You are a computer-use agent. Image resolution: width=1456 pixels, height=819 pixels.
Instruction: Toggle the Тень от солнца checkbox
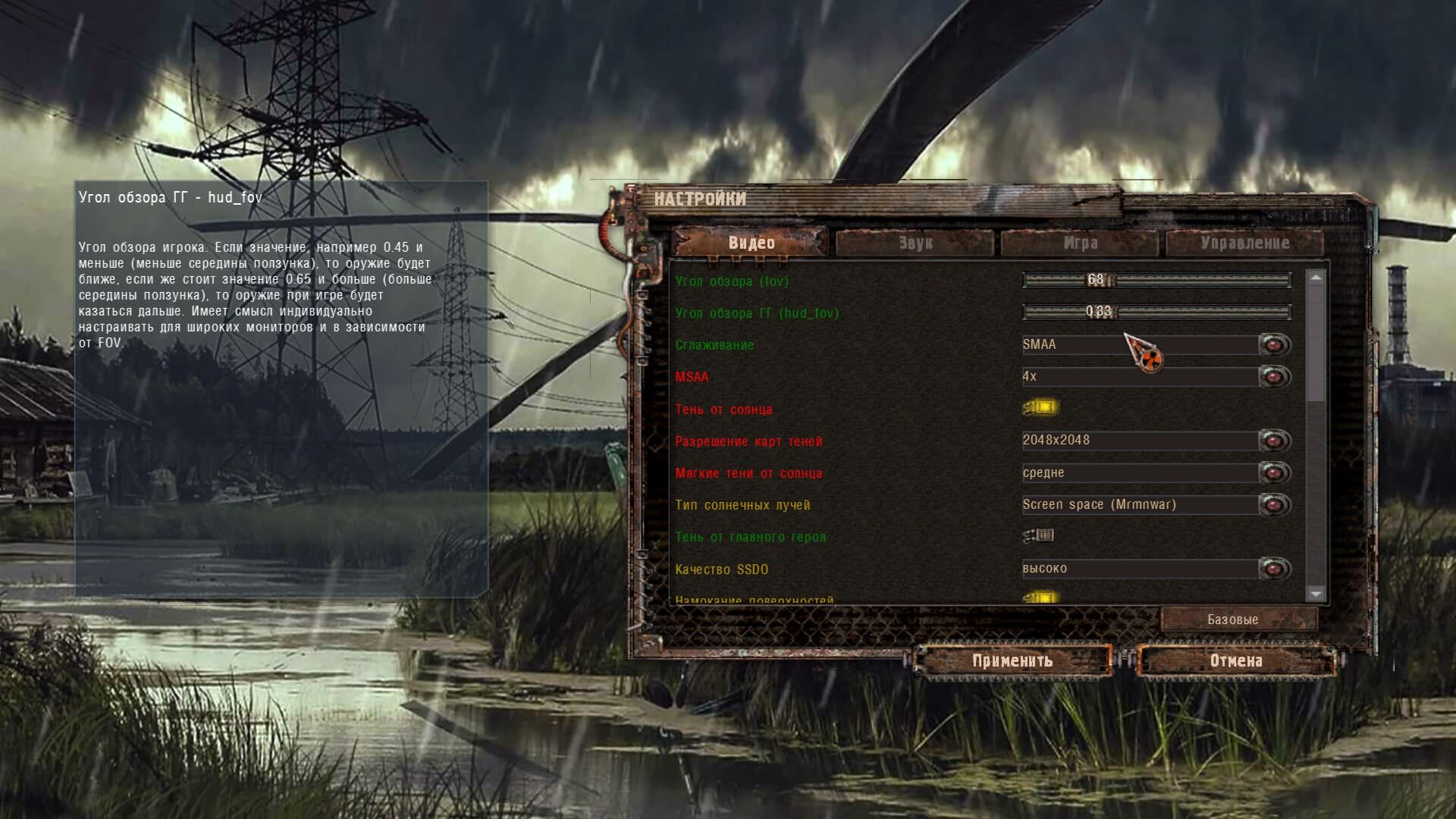pyautogui.click(x=1040, y=408)
